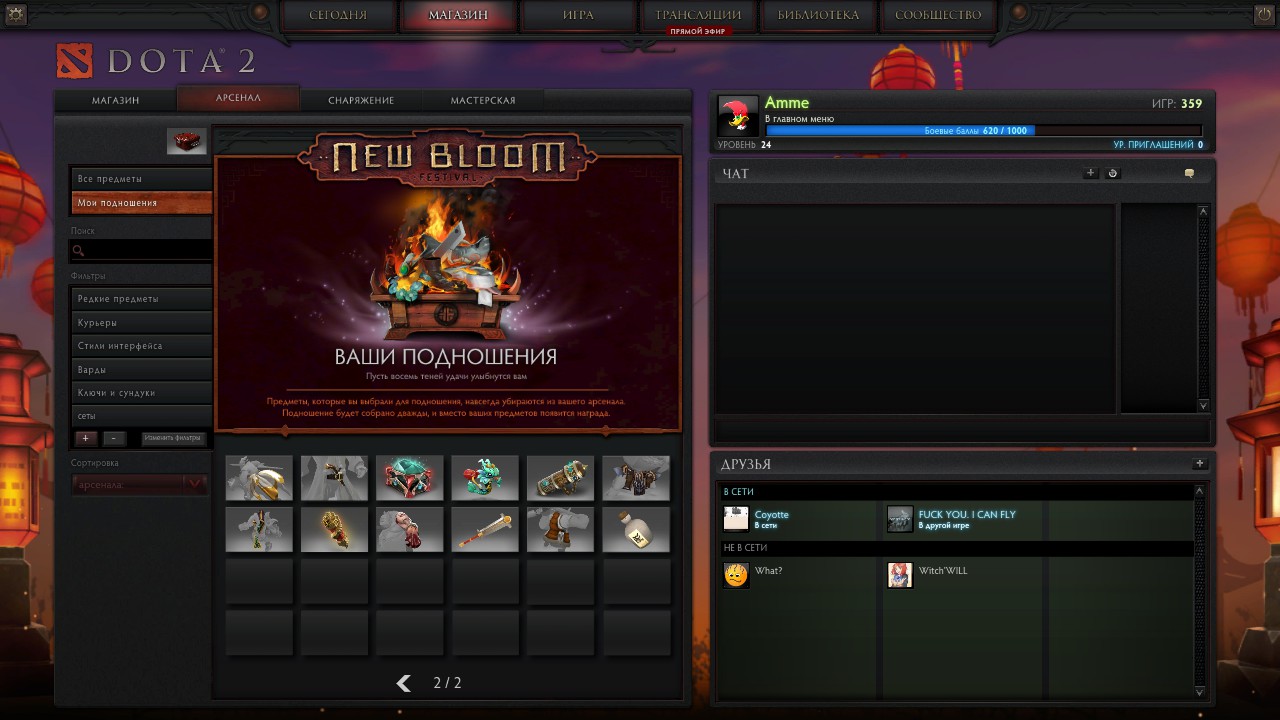Show Все предметы in the arsenal
Image resolution: width=1280 pixels, height=720 pixels.
pos(141,179)
